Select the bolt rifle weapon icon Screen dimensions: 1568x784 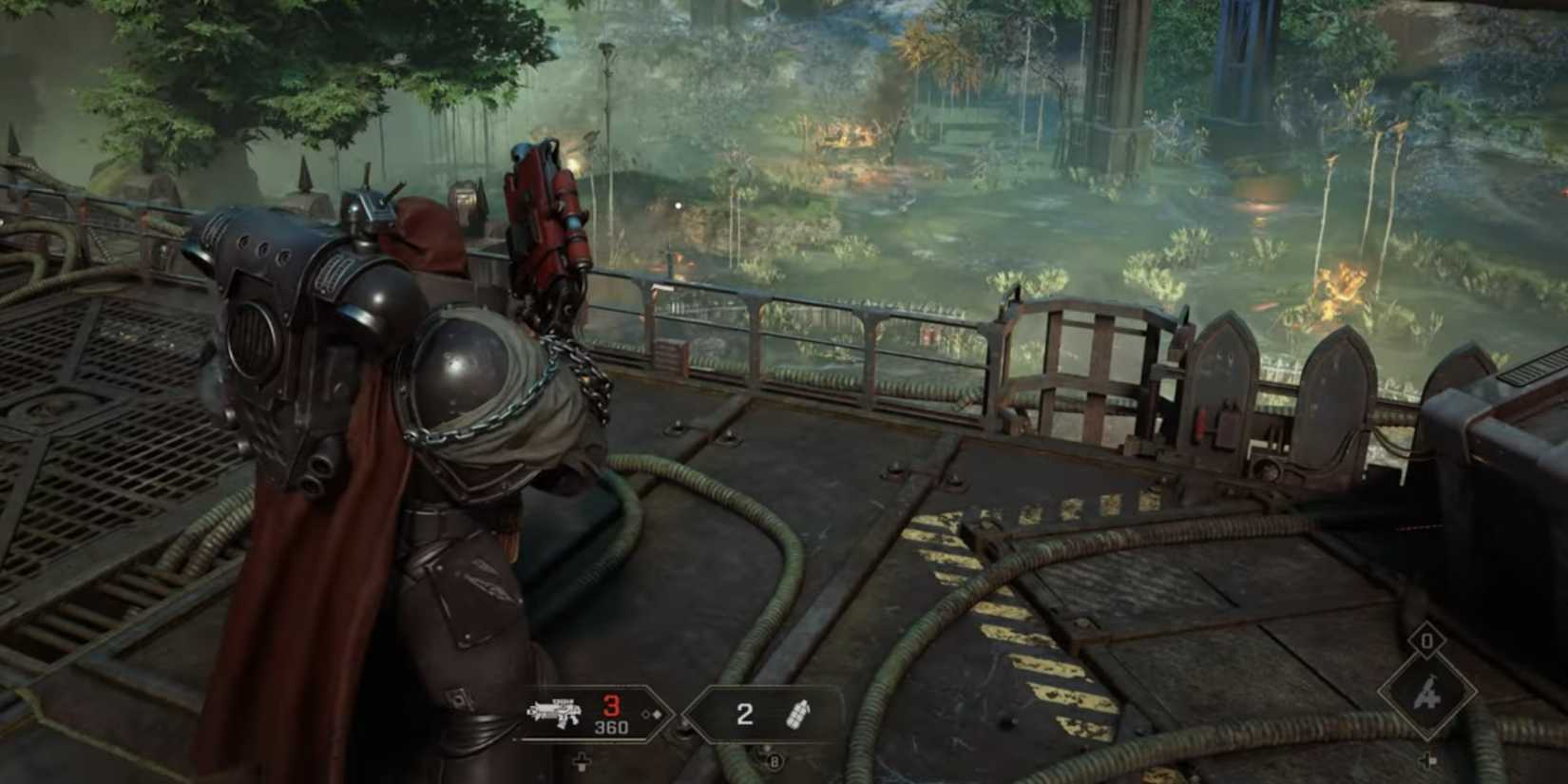click(x=556, y=713)
